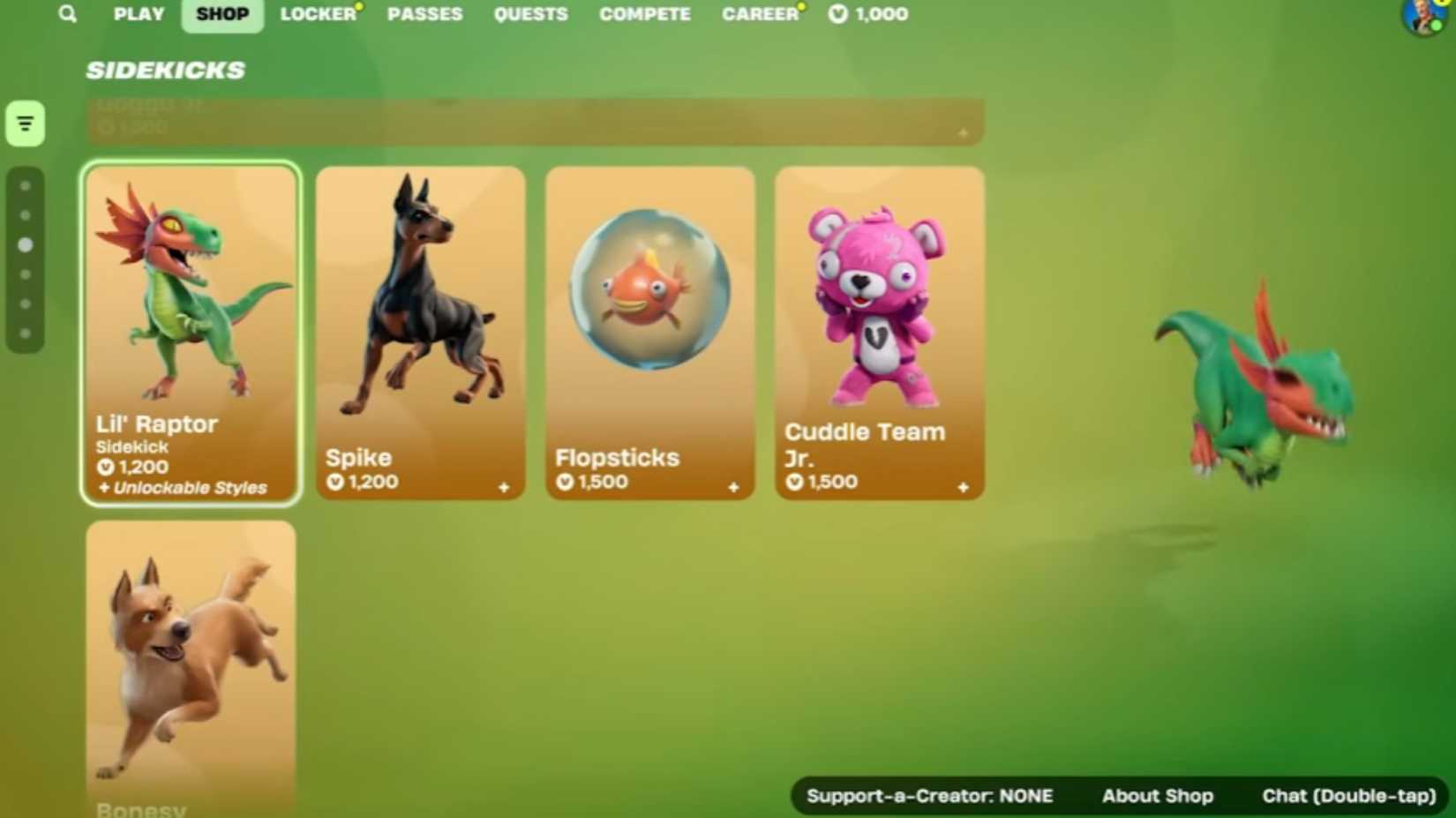The width and height of the screenshot is (1456, 818).
Task: Open About Shop
Action: coord(1157,795)
